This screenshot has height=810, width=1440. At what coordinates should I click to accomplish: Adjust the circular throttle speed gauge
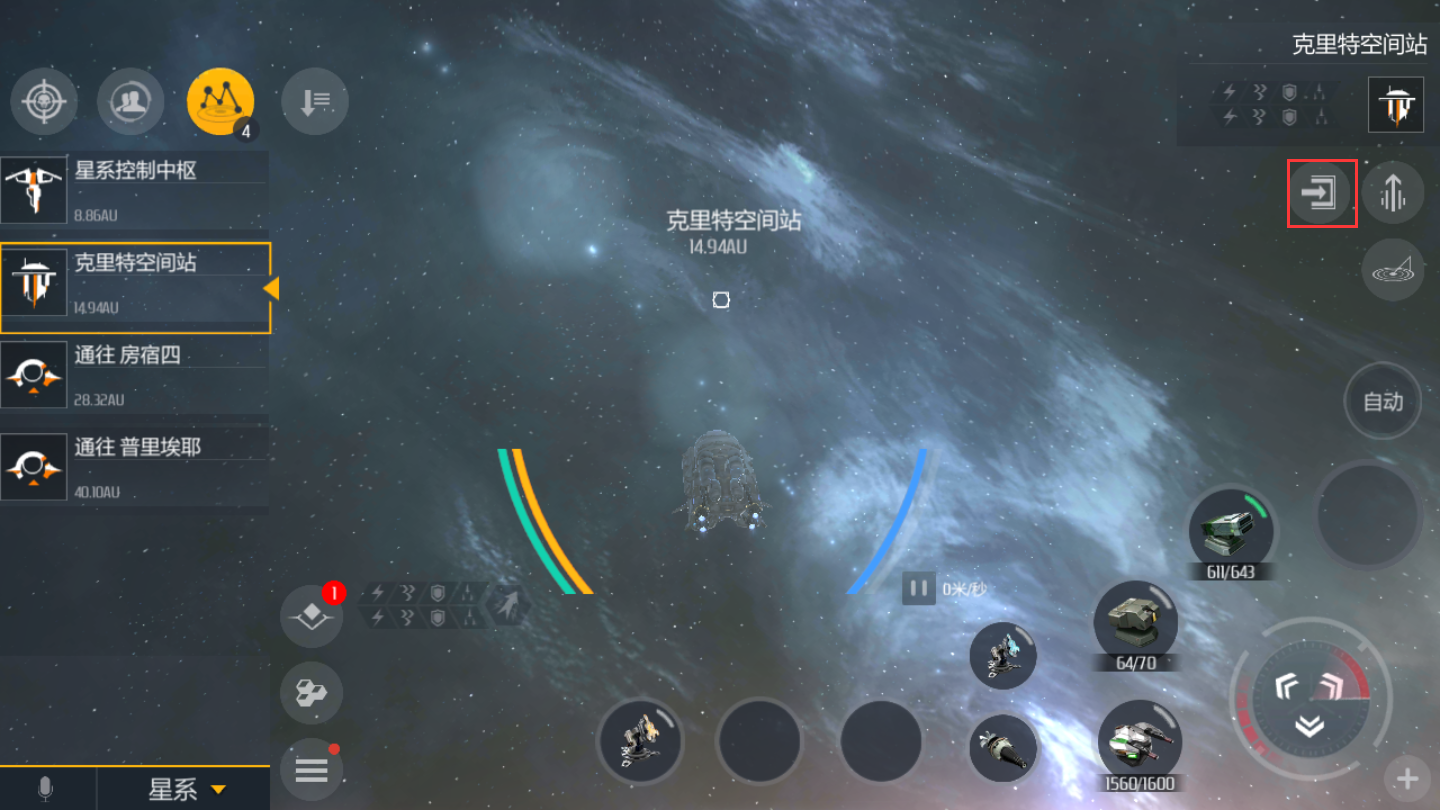[x=1310, y=700]
